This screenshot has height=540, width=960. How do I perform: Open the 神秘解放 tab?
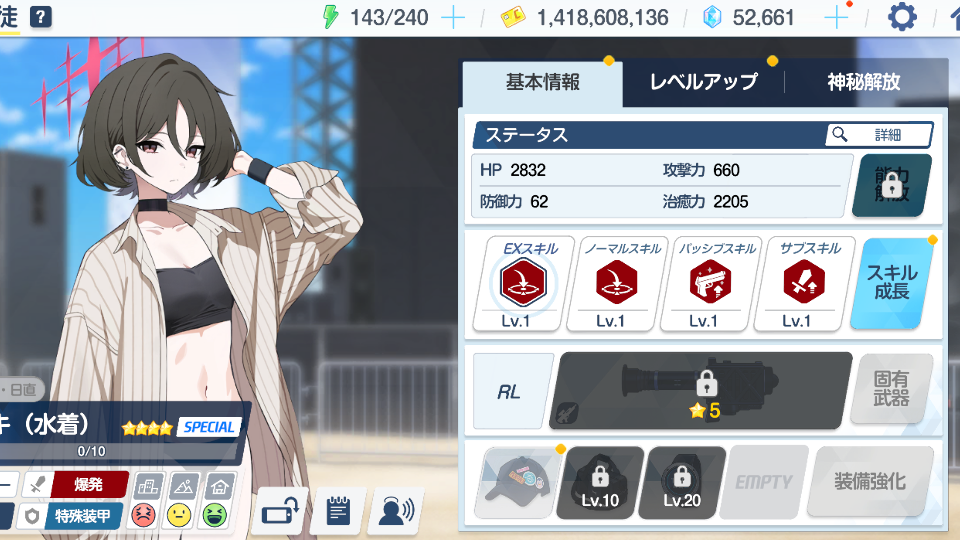click(x=864, y=83)
